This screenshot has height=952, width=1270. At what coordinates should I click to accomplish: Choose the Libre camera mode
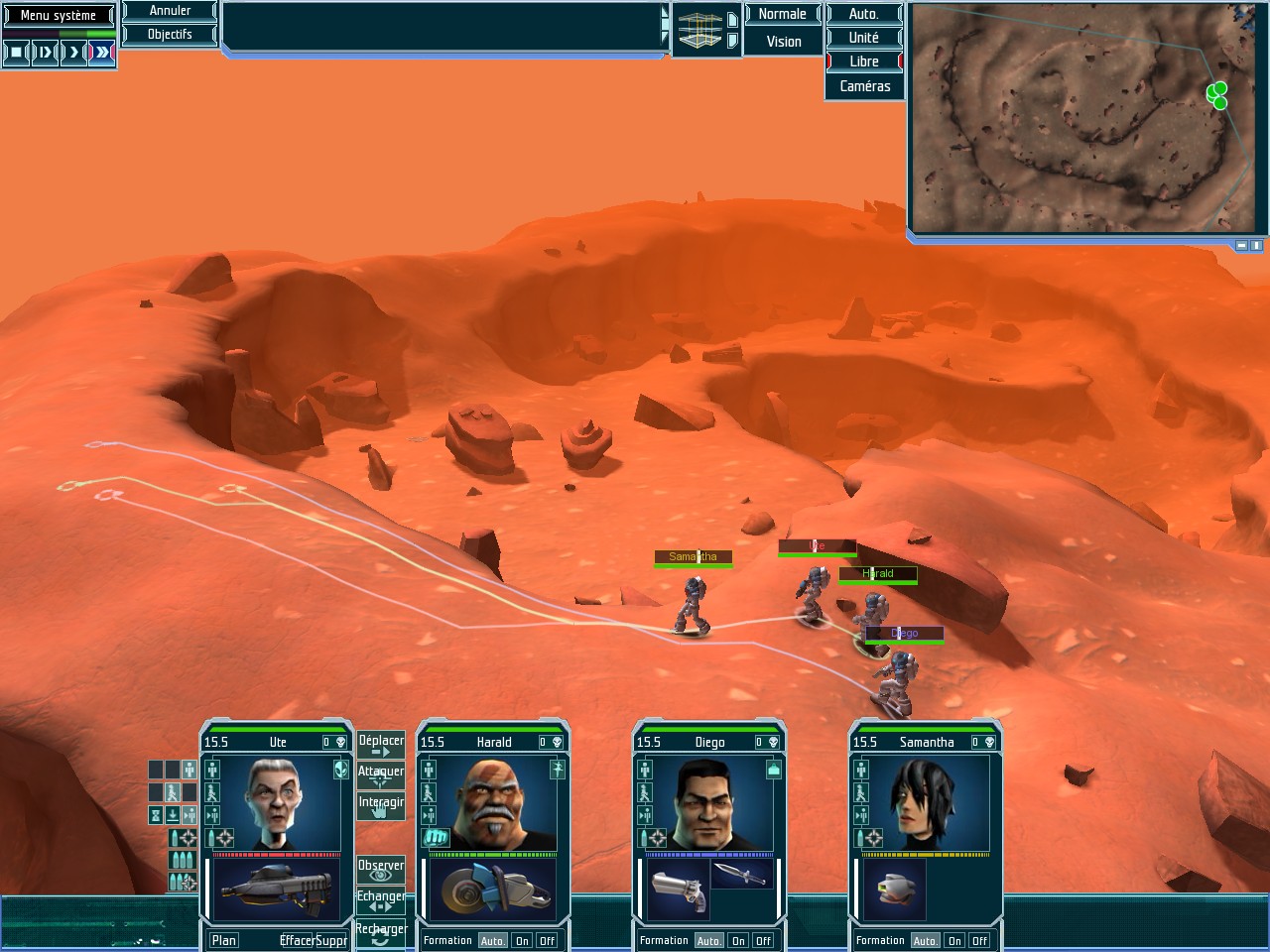863,61
